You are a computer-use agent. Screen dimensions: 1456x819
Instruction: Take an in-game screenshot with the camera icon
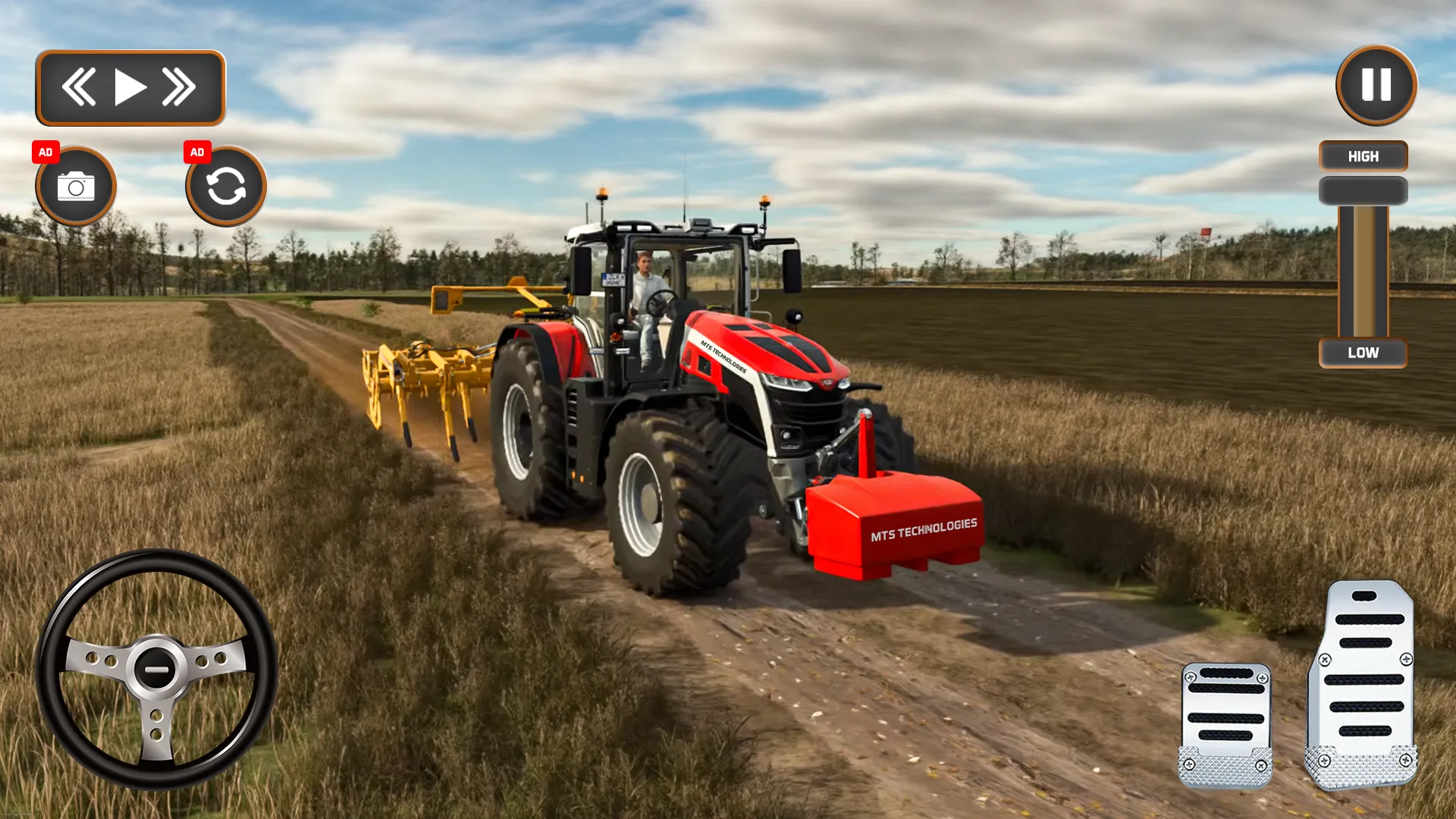(75, 187)
